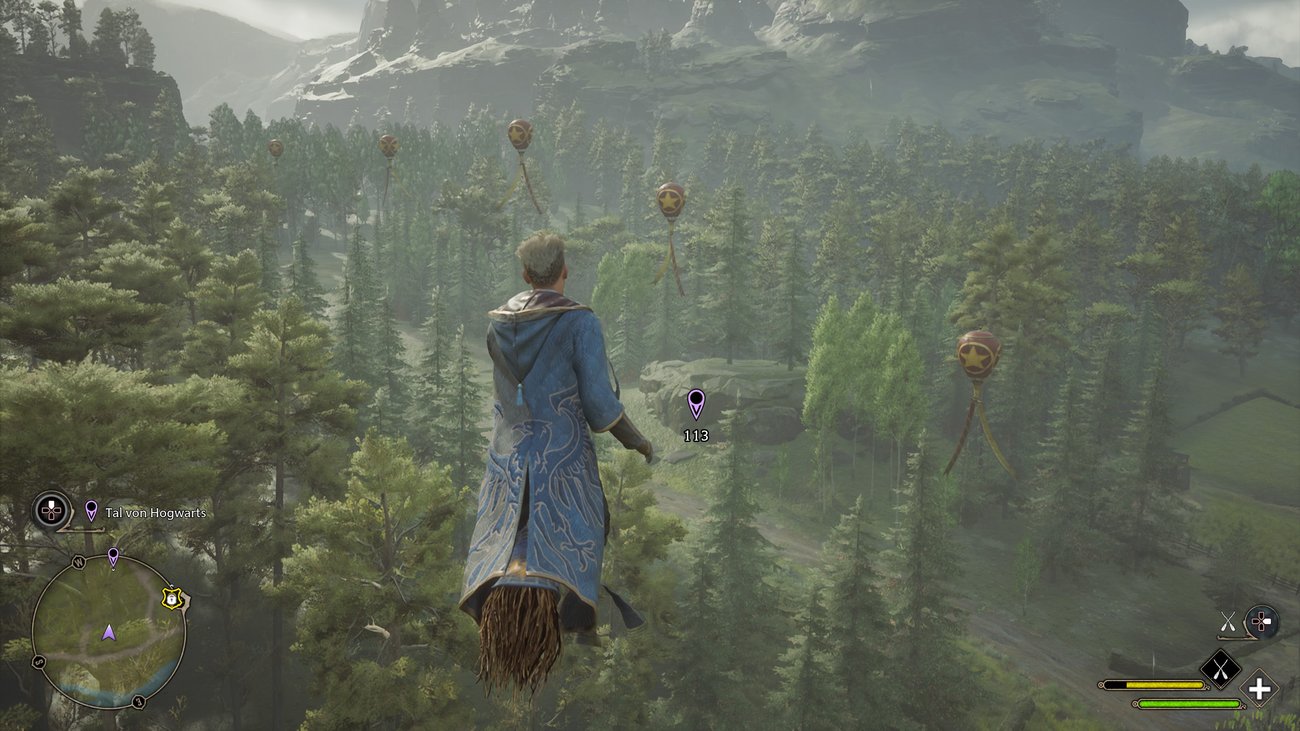Open the circular minimap
The width and height of the screenshot is (1300, 731).
point(108,632)
